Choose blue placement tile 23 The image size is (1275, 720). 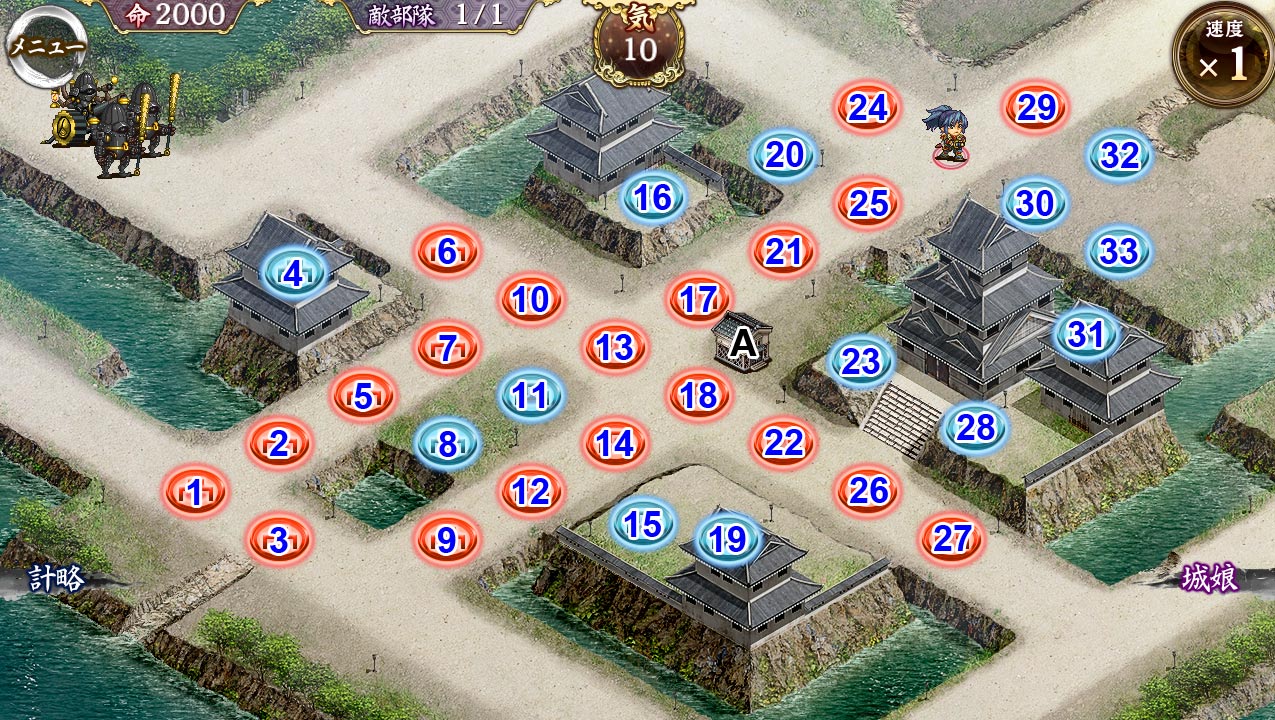coord(861,362)
